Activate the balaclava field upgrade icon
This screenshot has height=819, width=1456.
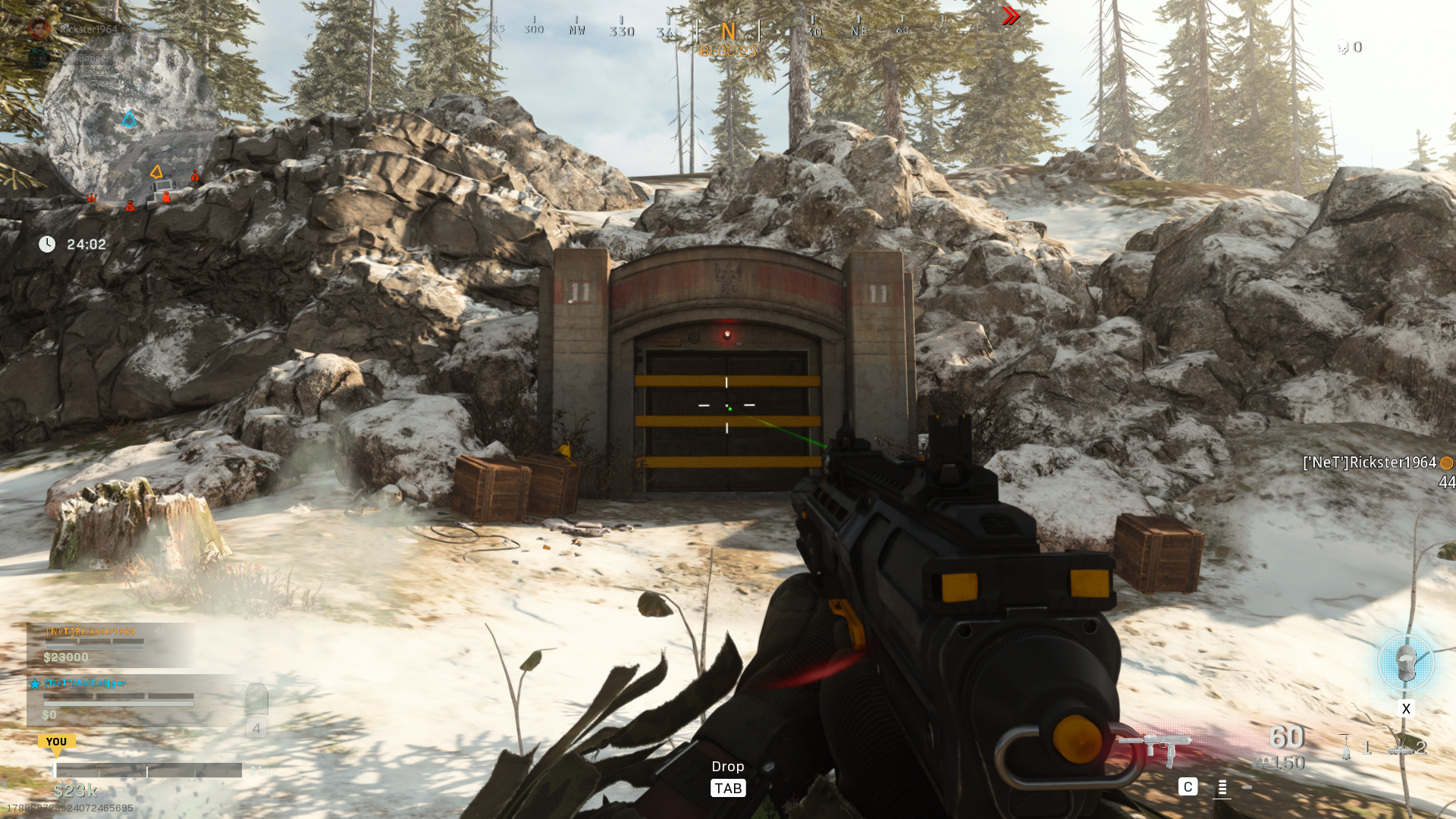1406,664
